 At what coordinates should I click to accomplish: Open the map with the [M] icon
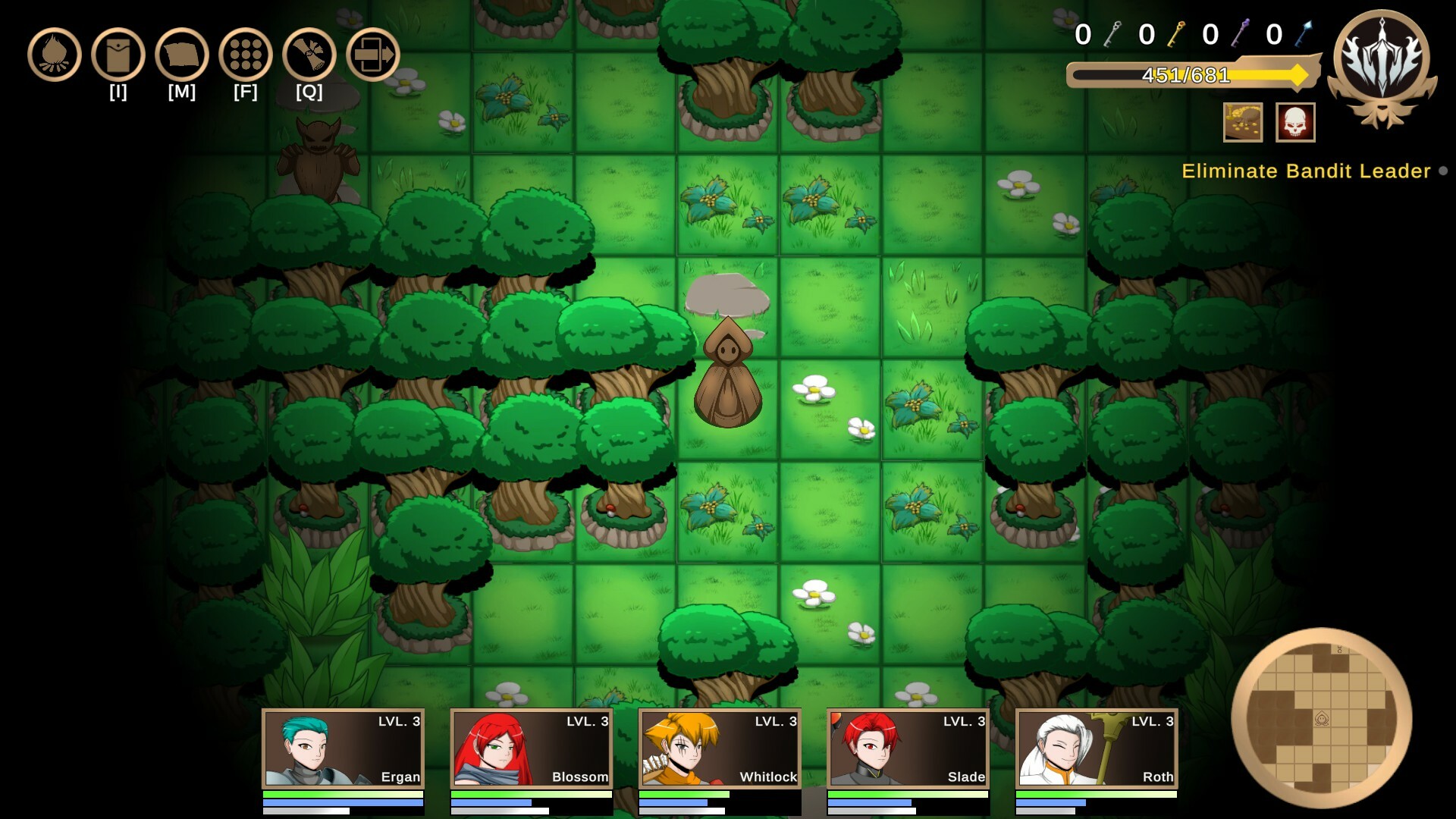point(180,55)
